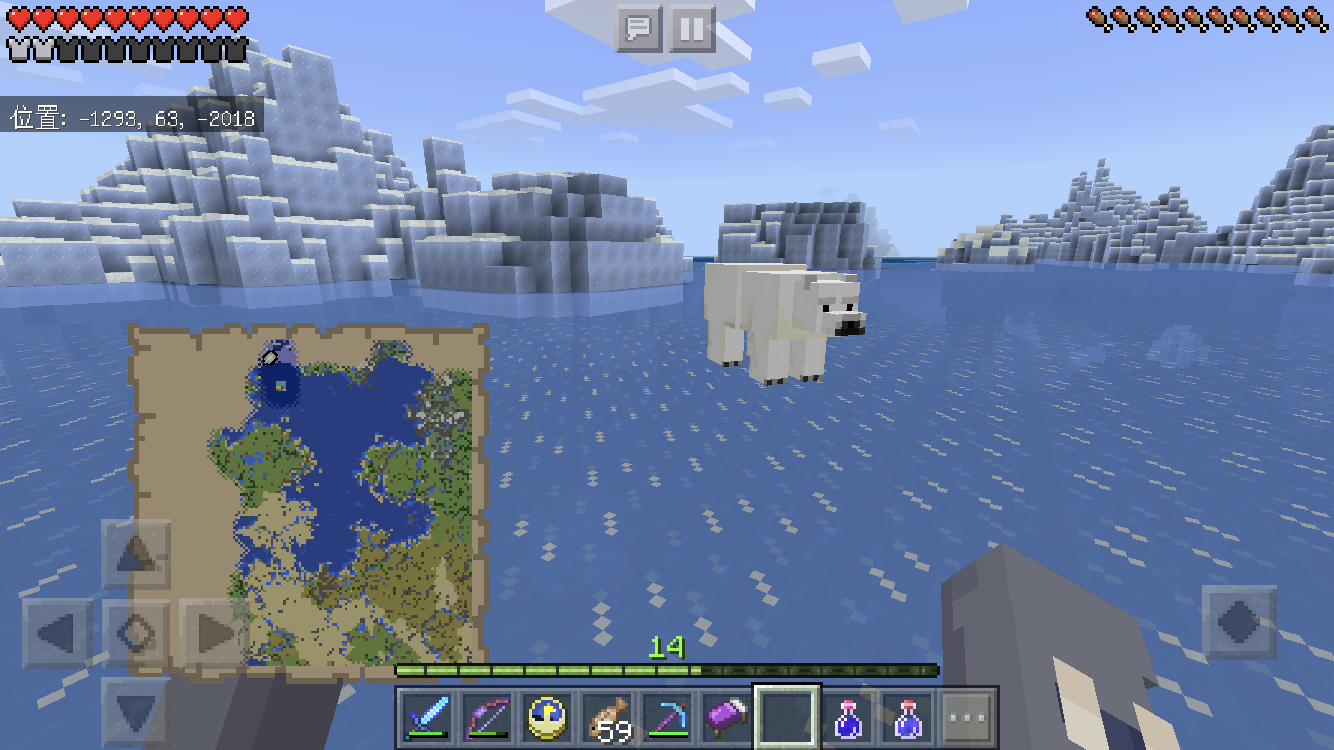Screen dimensions: 1334x750
Task: Tap the move right arrow
Action: click(x=213, y=634)
